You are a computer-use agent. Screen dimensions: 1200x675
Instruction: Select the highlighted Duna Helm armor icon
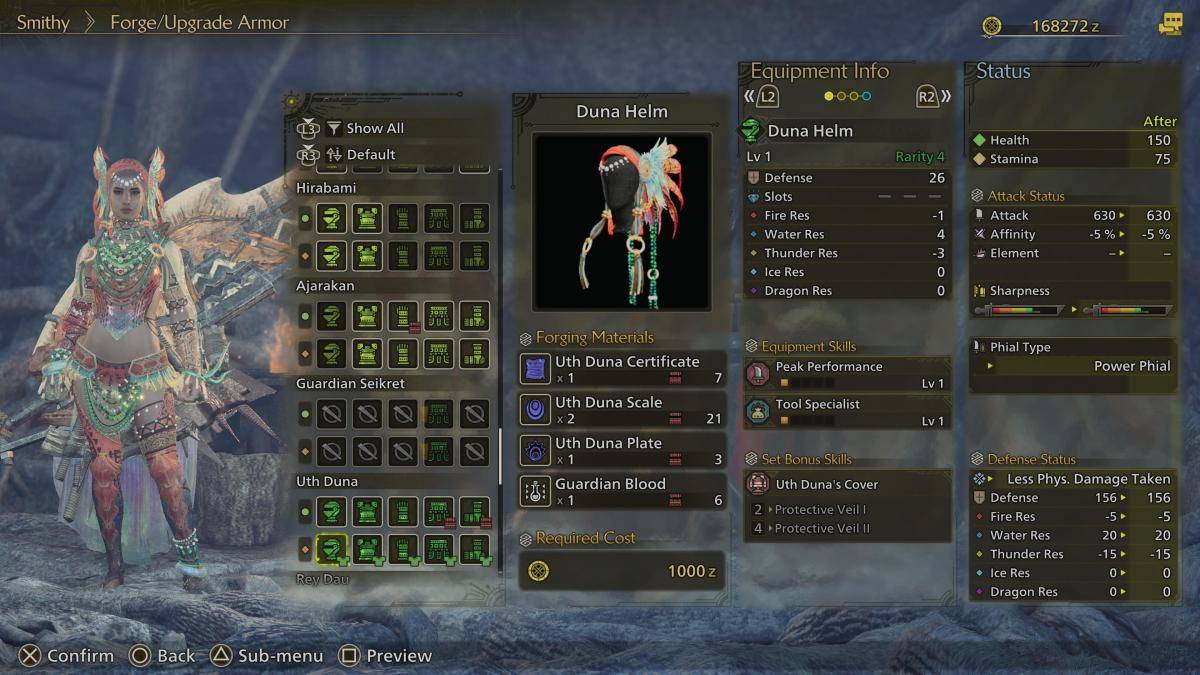click(x=331, y=548)
